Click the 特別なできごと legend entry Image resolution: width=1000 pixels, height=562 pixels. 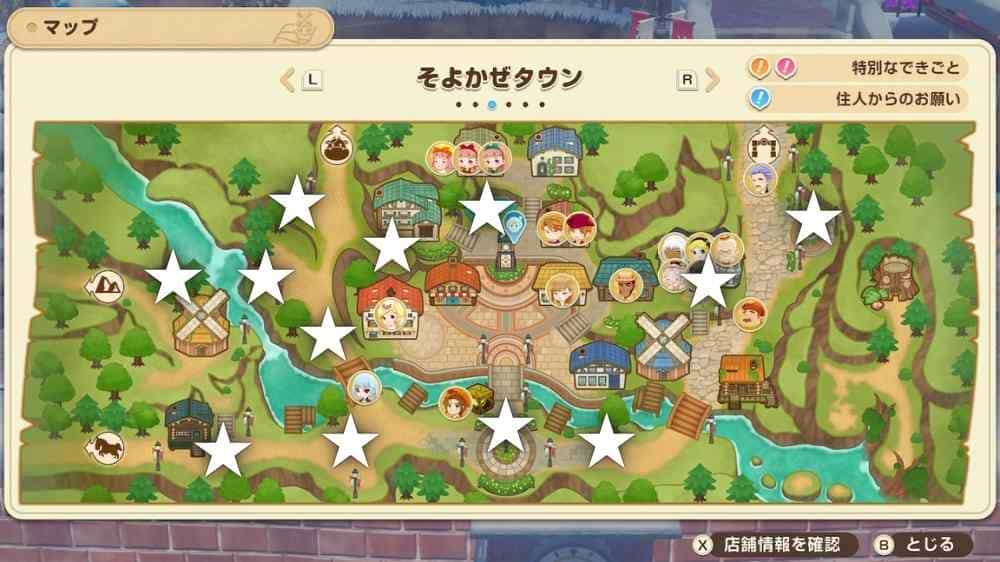[858, 68]
